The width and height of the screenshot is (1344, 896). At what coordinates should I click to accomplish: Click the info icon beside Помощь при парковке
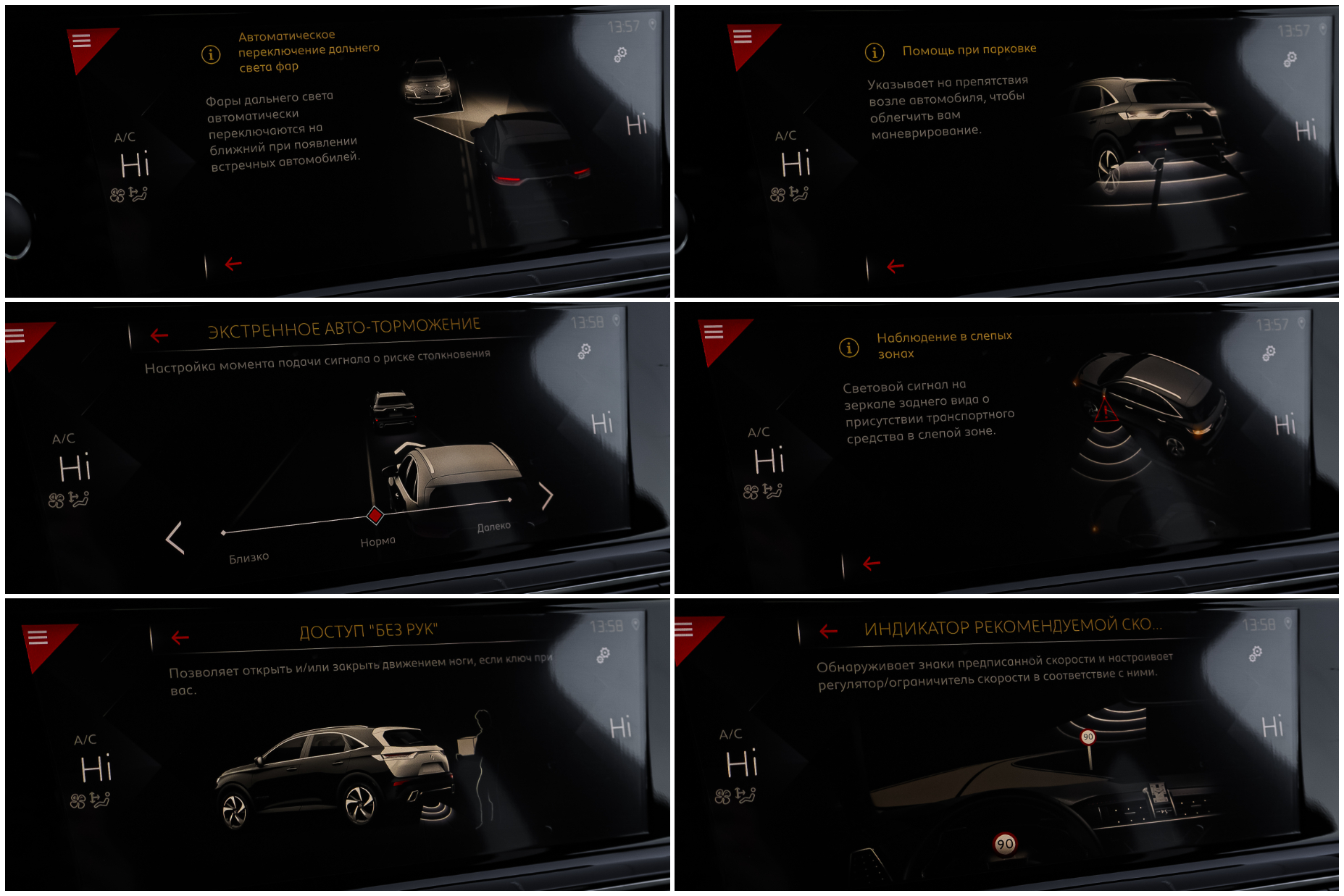coord(875,52)
